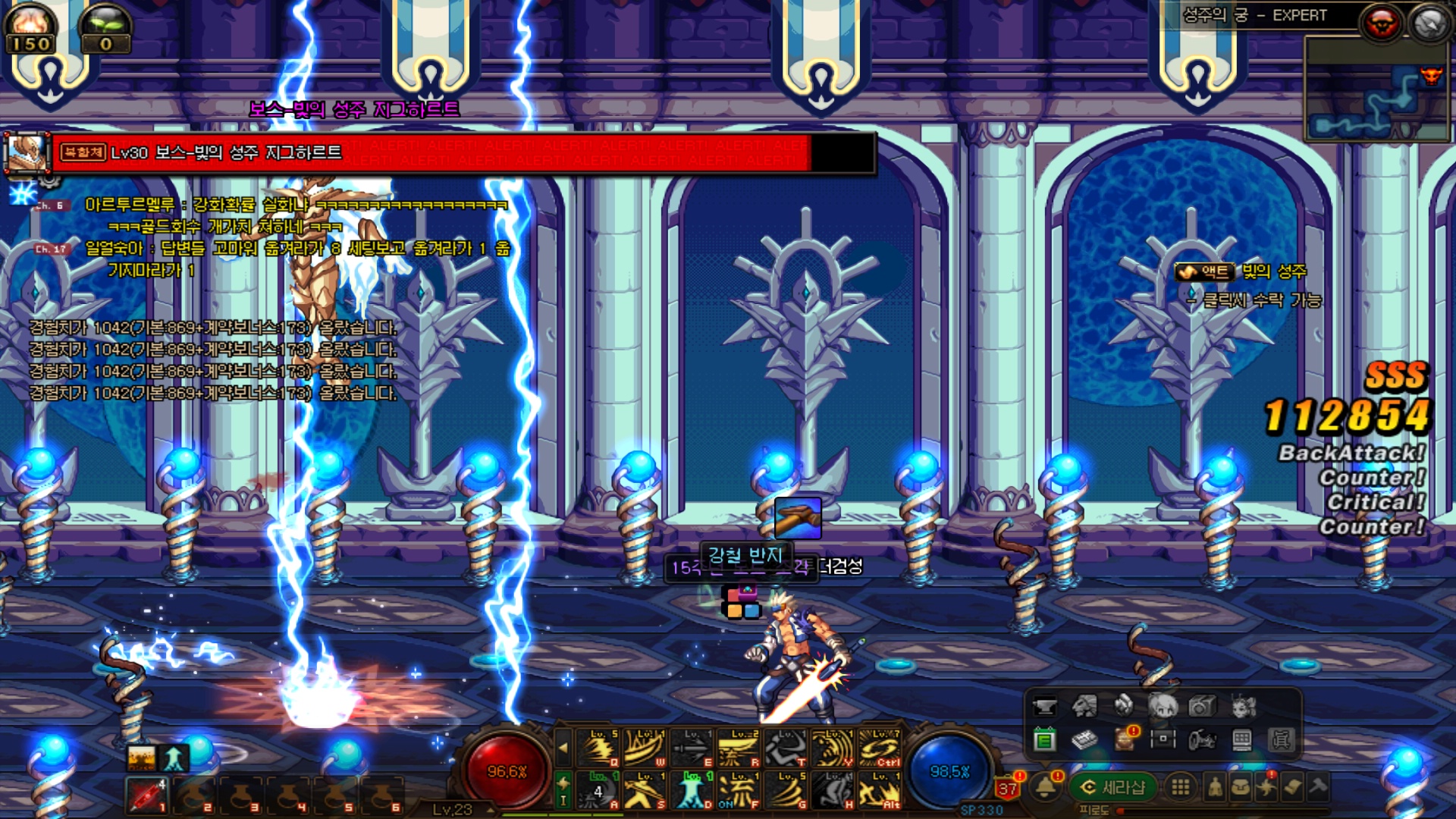Activate the Q-key dash slash skill
The width and height of the screenshot is (1456, 819).
point(598,747)
